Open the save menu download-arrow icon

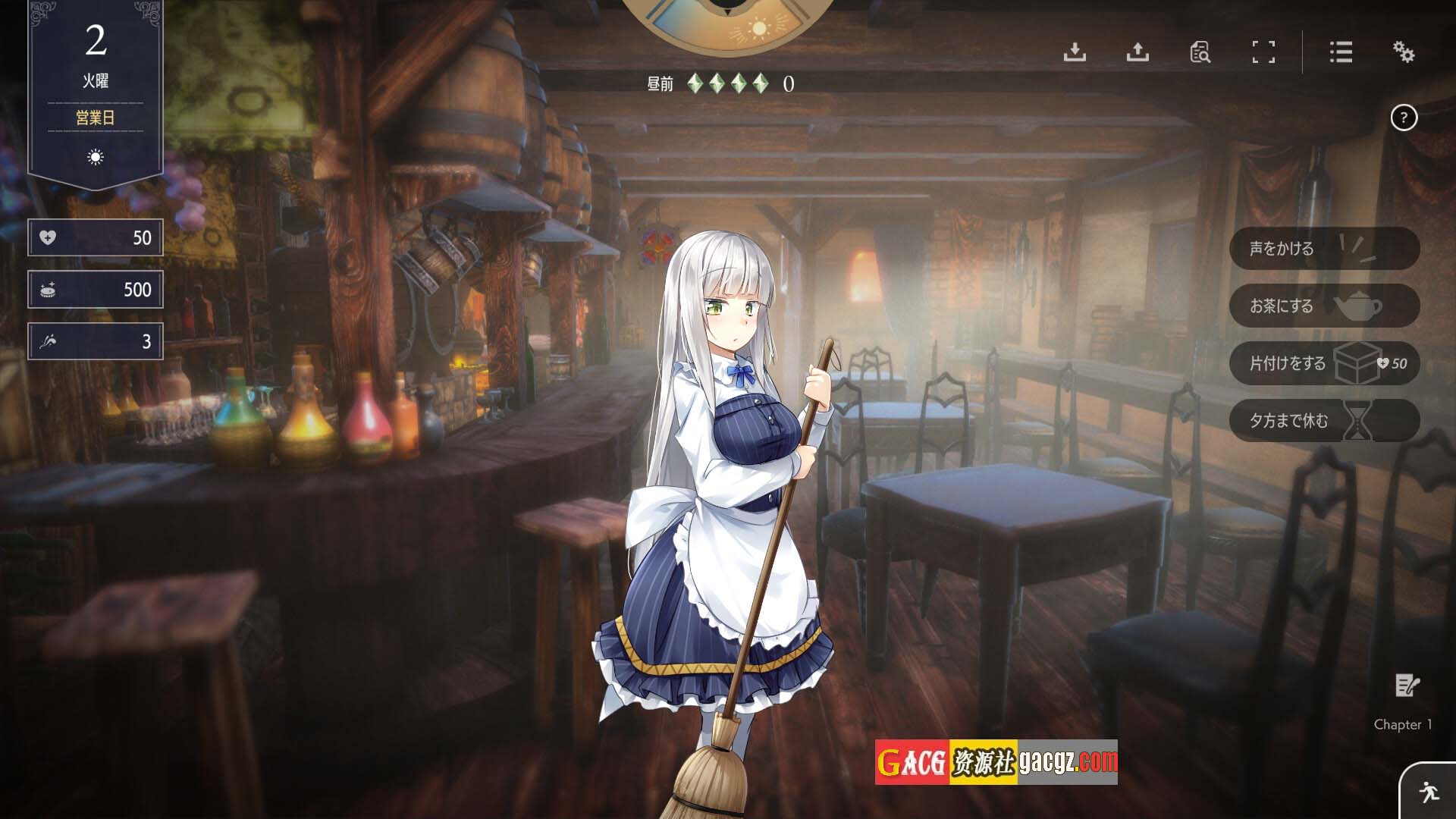pos(1075,52)
